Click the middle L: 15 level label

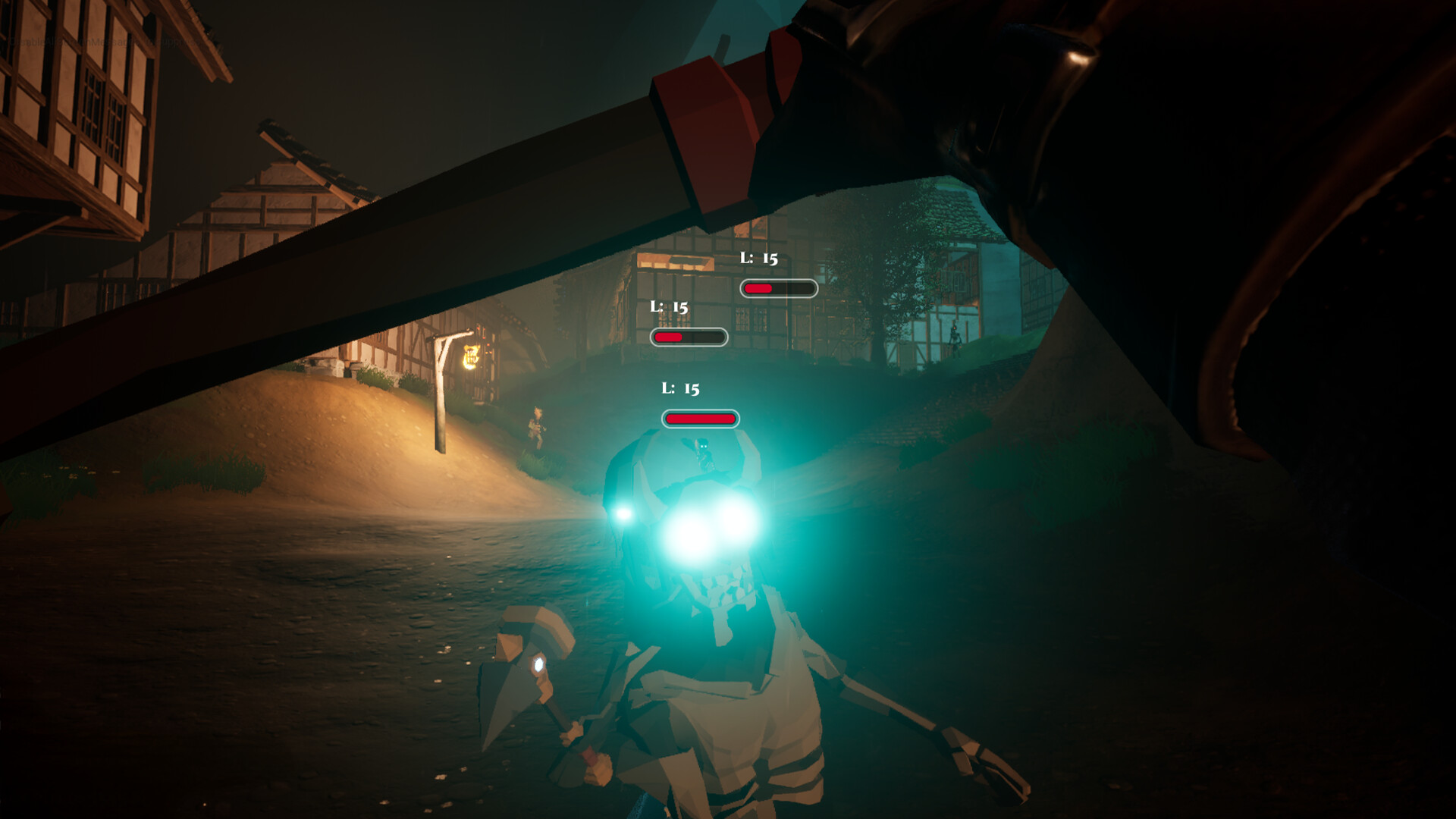pyautogui.click(x=670, y=307)
